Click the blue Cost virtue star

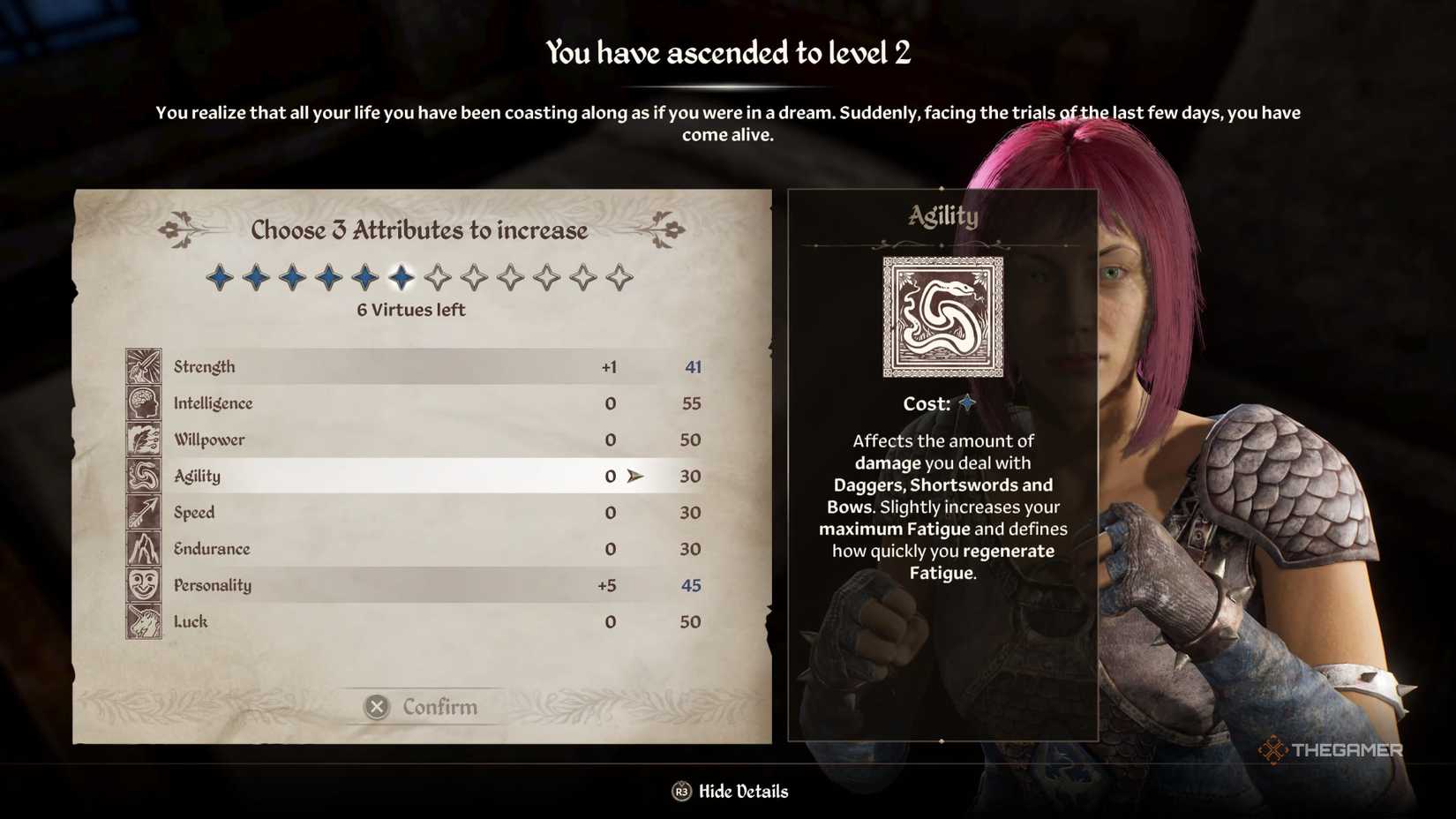click(x=967, y=403)
